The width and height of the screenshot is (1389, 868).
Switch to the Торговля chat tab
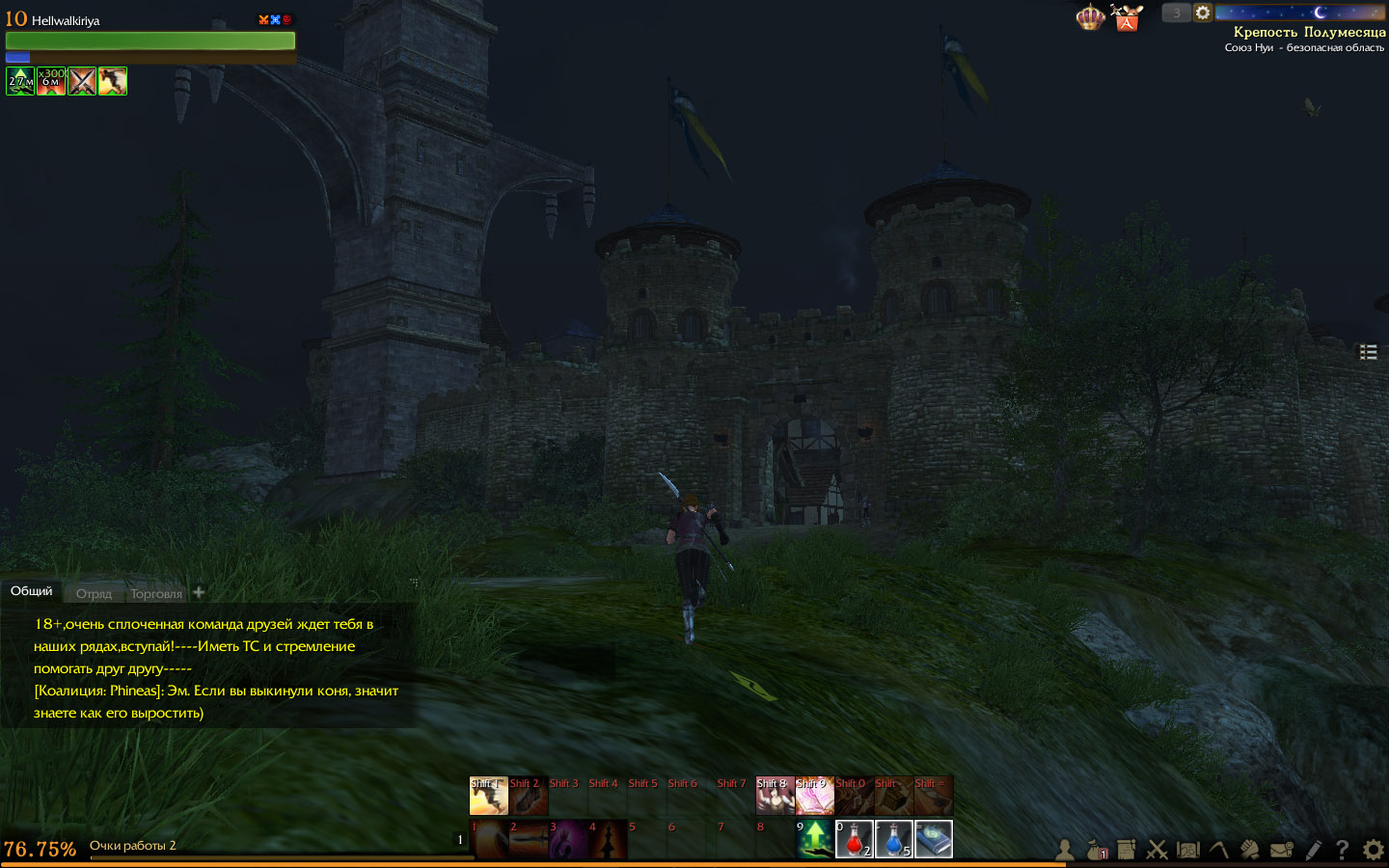pyautogui.click(x=156, y=593)
